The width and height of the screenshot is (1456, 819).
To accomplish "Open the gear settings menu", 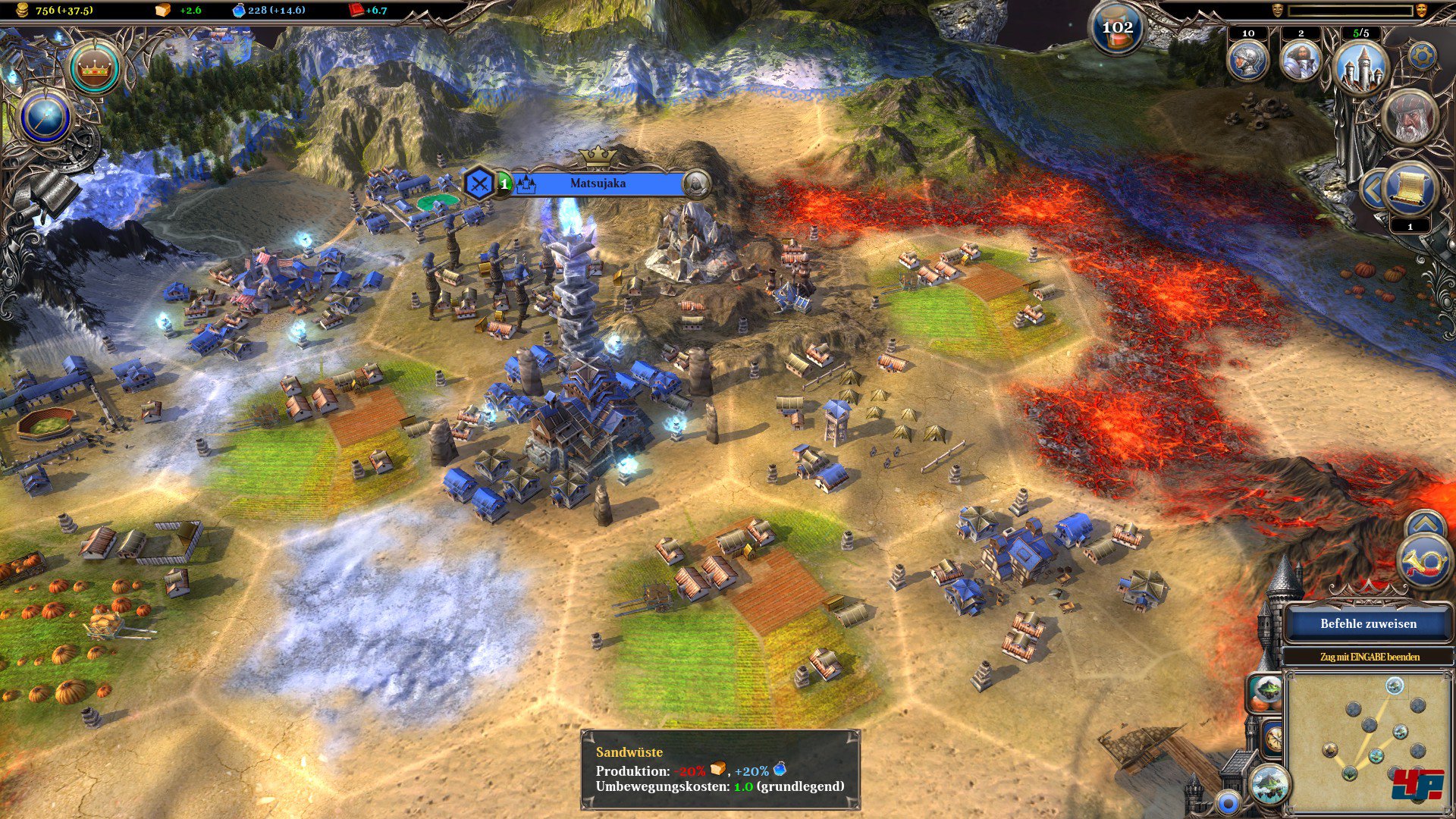I will pyautogui.click(x=1422, y=56).
